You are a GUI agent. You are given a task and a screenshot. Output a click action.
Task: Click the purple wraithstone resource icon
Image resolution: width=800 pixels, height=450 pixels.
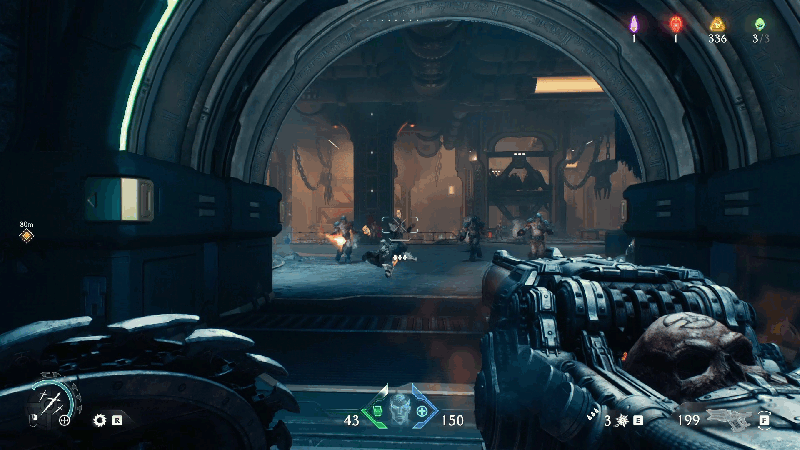633,24
